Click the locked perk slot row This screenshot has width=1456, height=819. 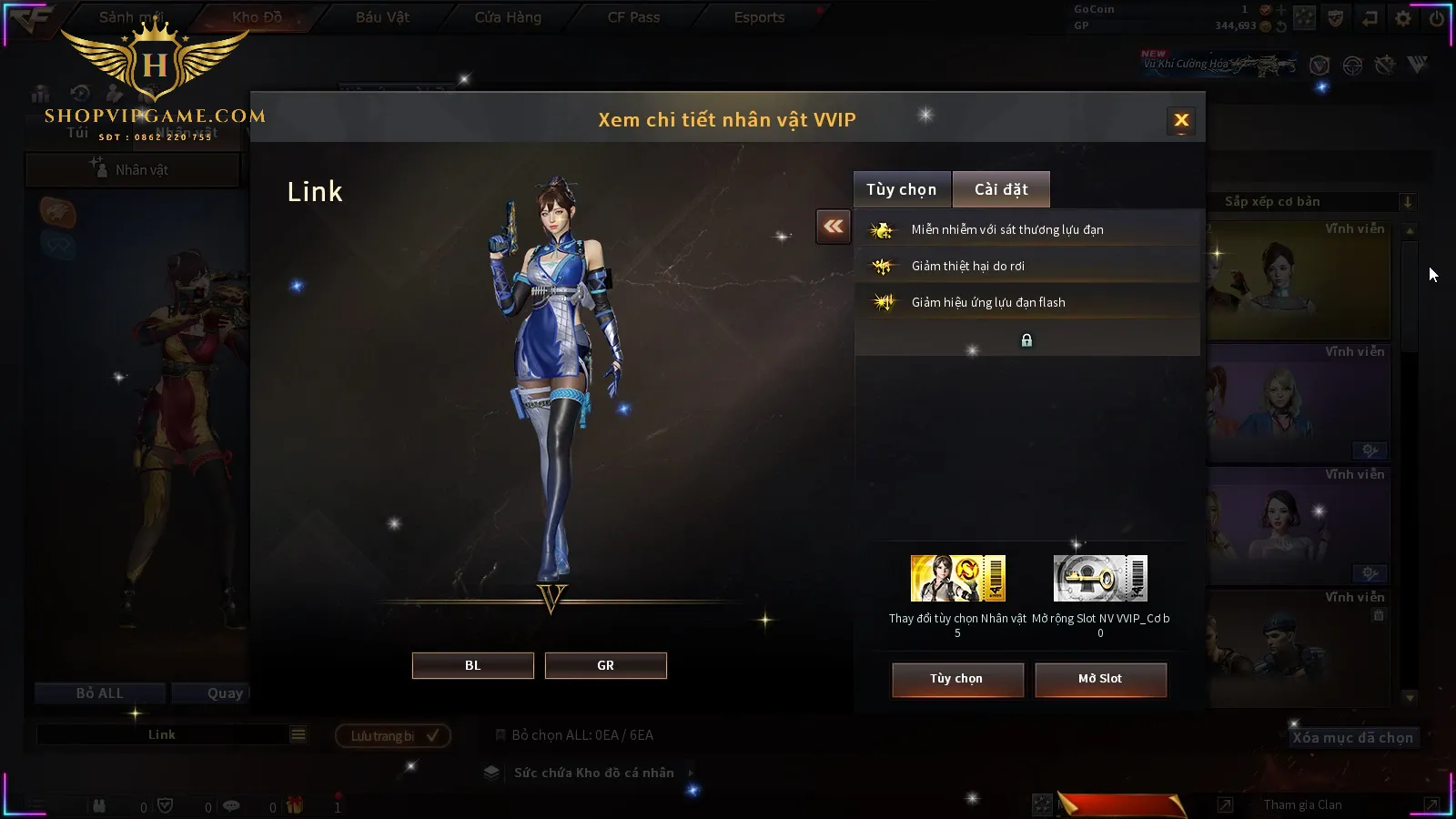click(1026, 340)
